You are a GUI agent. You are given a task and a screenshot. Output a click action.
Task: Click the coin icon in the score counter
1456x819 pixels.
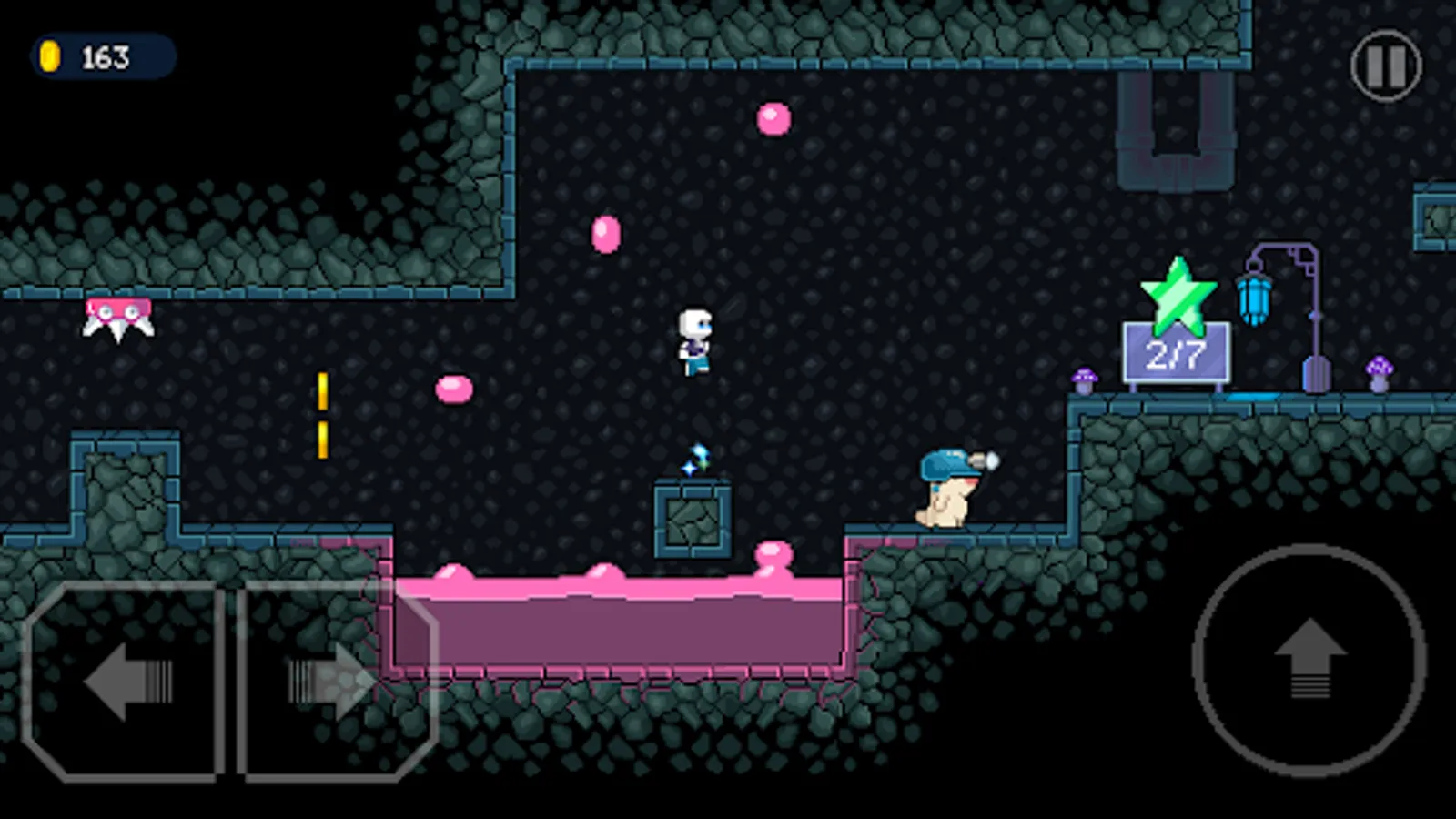click(50, 56)
